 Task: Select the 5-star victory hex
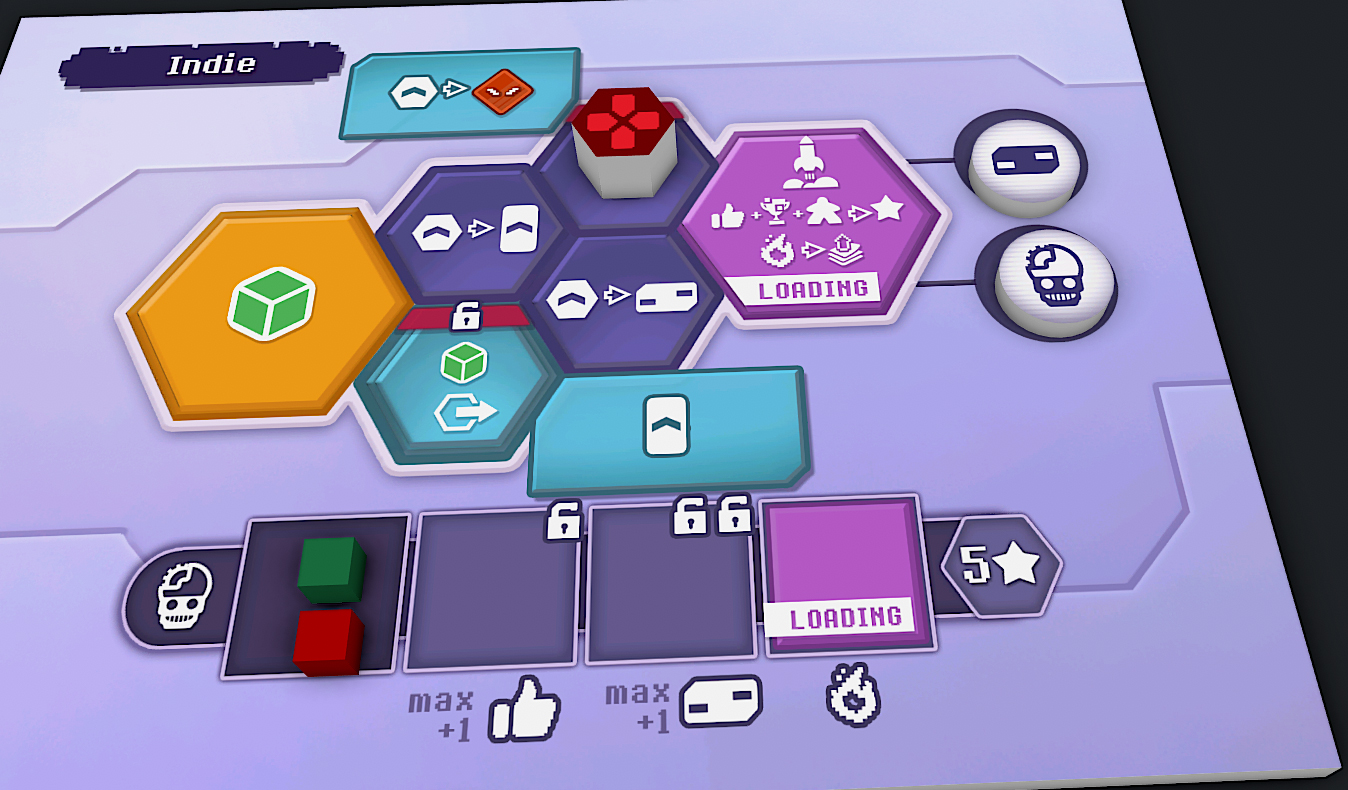1000,562
